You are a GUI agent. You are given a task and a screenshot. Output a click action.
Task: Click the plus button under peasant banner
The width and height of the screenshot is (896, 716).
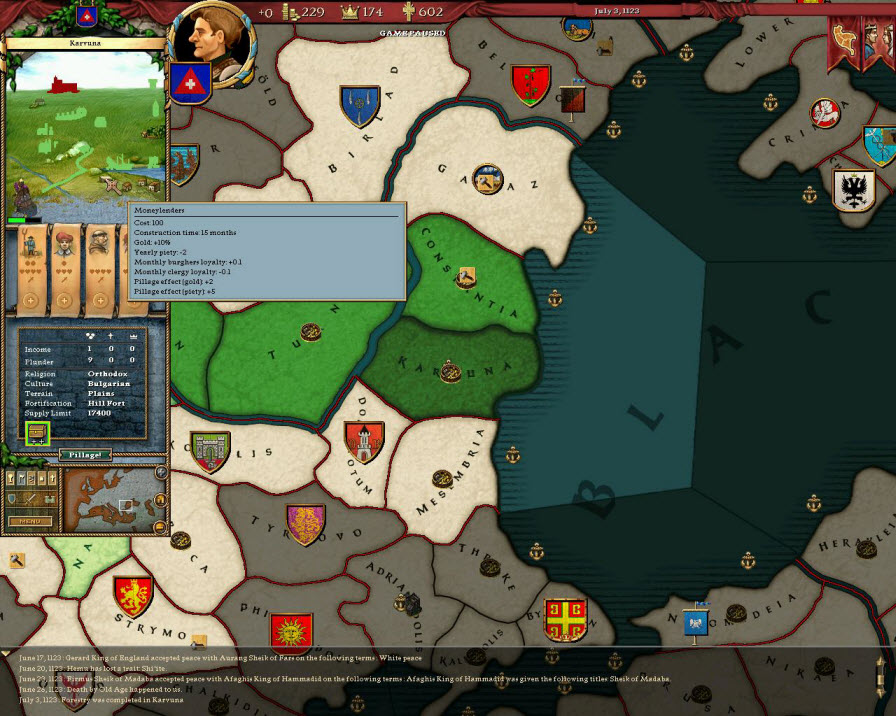point(29,300)
